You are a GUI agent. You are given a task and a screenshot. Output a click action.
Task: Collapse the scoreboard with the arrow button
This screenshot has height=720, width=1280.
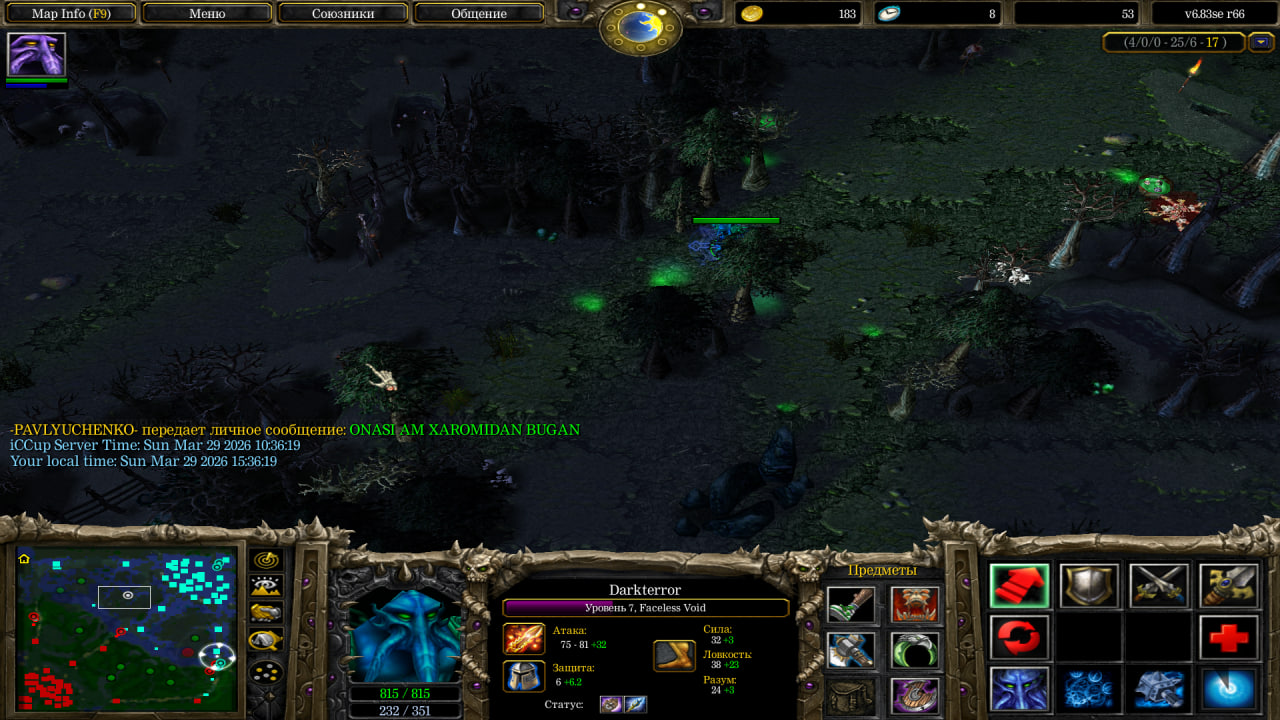pyautogui.click(x=1260, y=42)
